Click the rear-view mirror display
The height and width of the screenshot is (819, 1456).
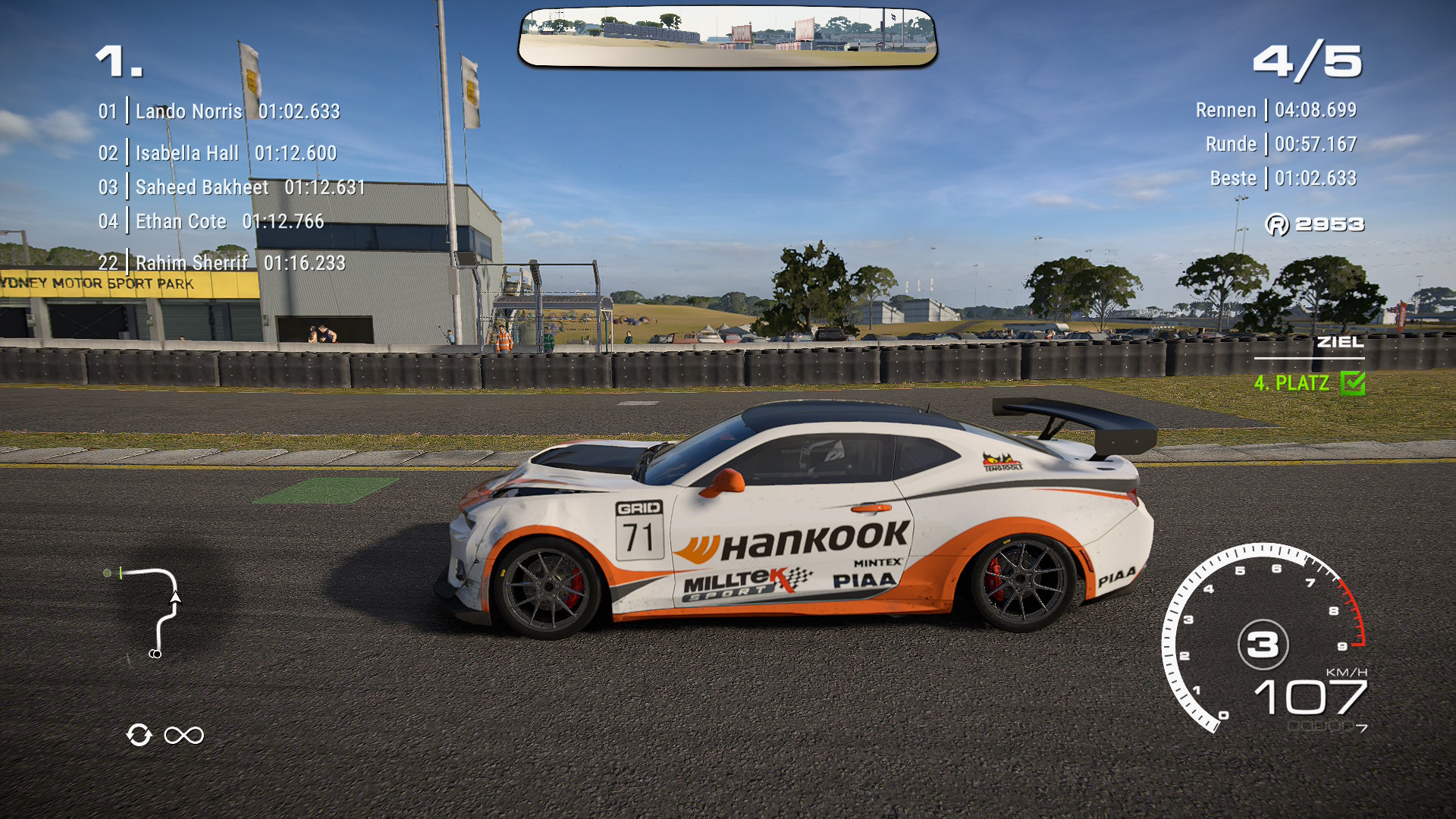(x=727, y=37)
